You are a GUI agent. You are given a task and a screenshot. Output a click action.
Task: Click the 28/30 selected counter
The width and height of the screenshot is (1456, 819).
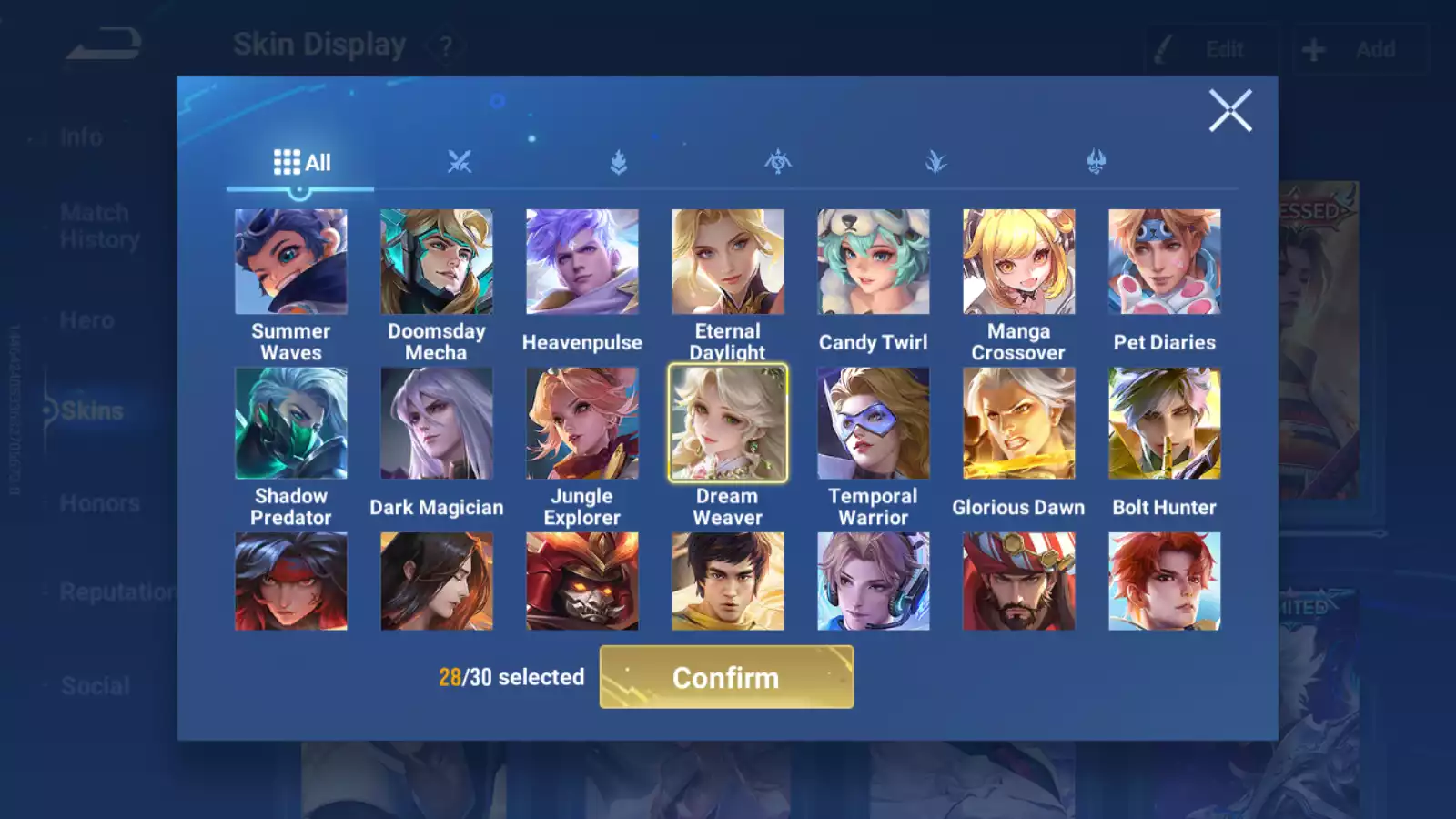(511, 677)
